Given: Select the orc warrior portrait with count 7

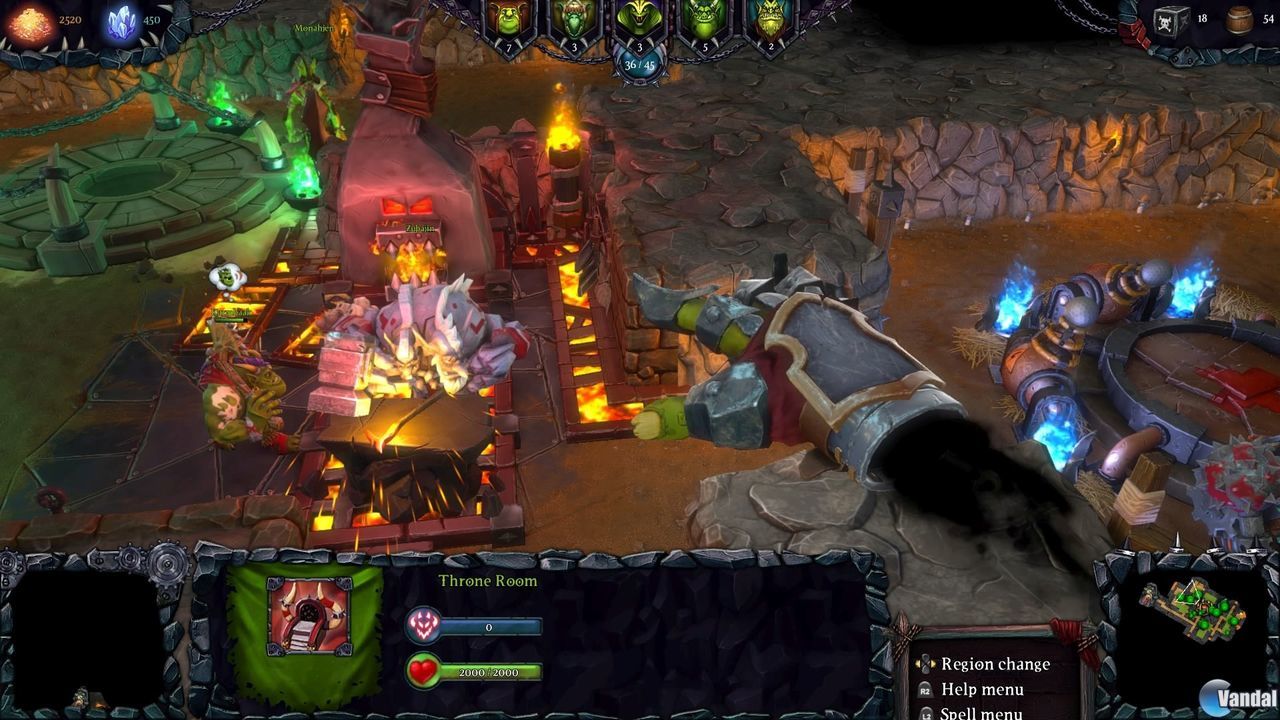Looking at the screenshot, I should (508, 18).
